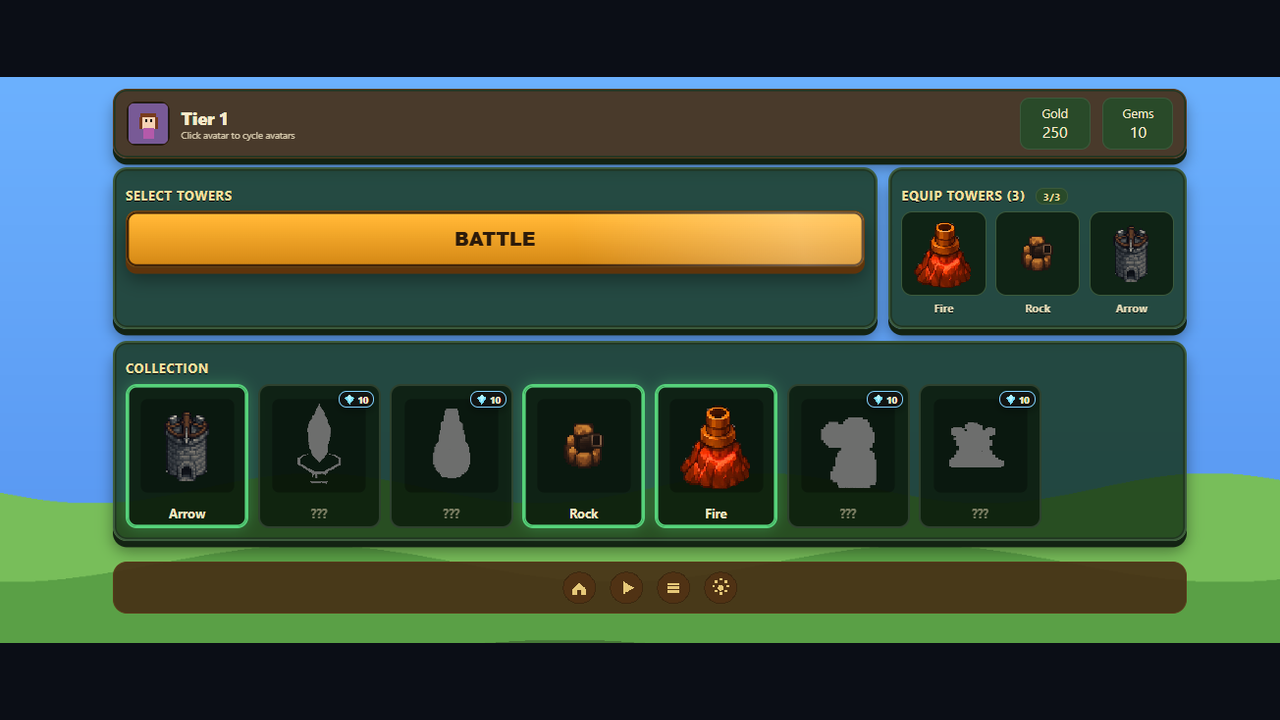Click the last ??? tower silhouette card

[x=979, y=456]
